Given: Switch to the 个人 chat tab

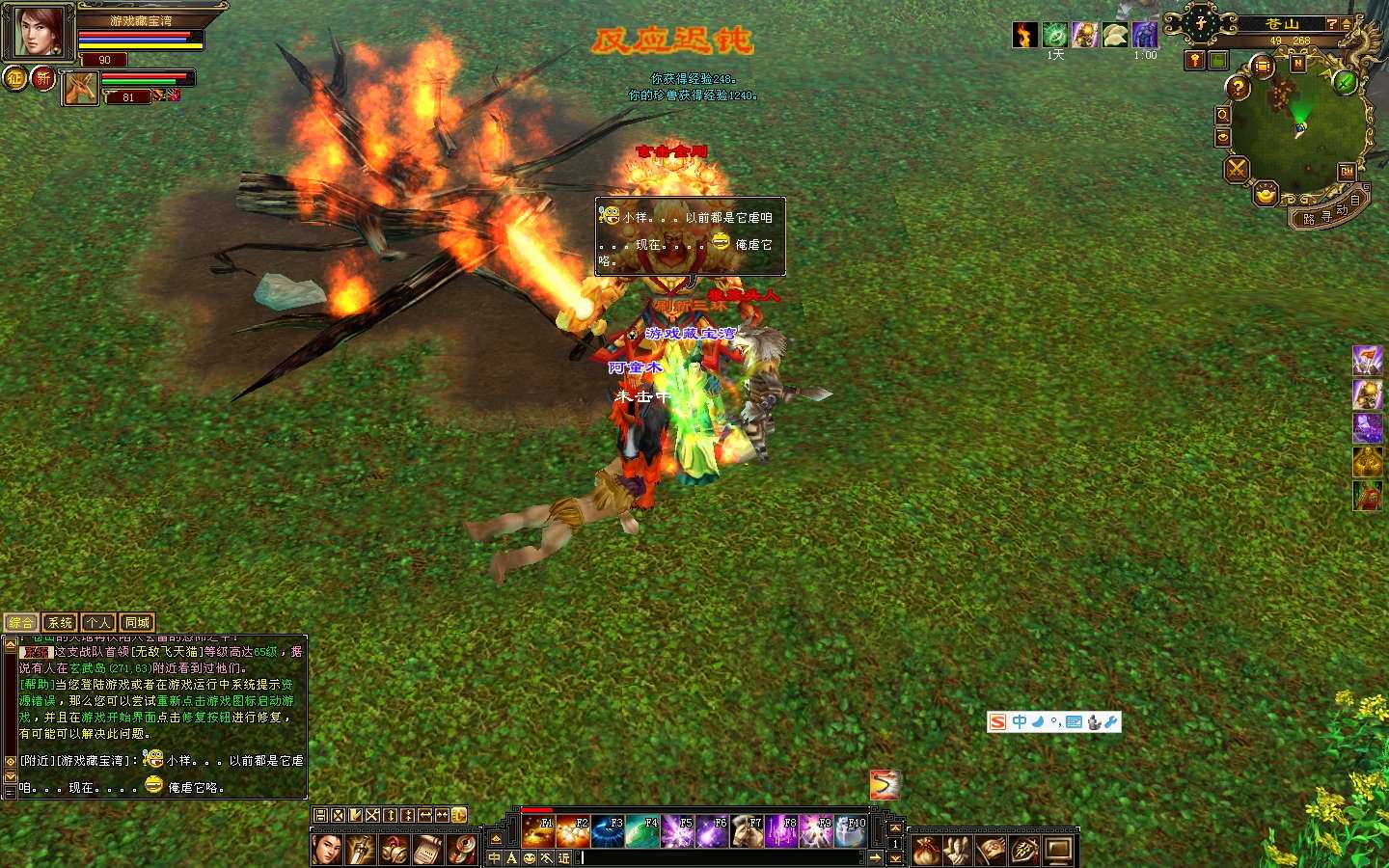Looking at the screenshot, I should [x=98, y=623].
